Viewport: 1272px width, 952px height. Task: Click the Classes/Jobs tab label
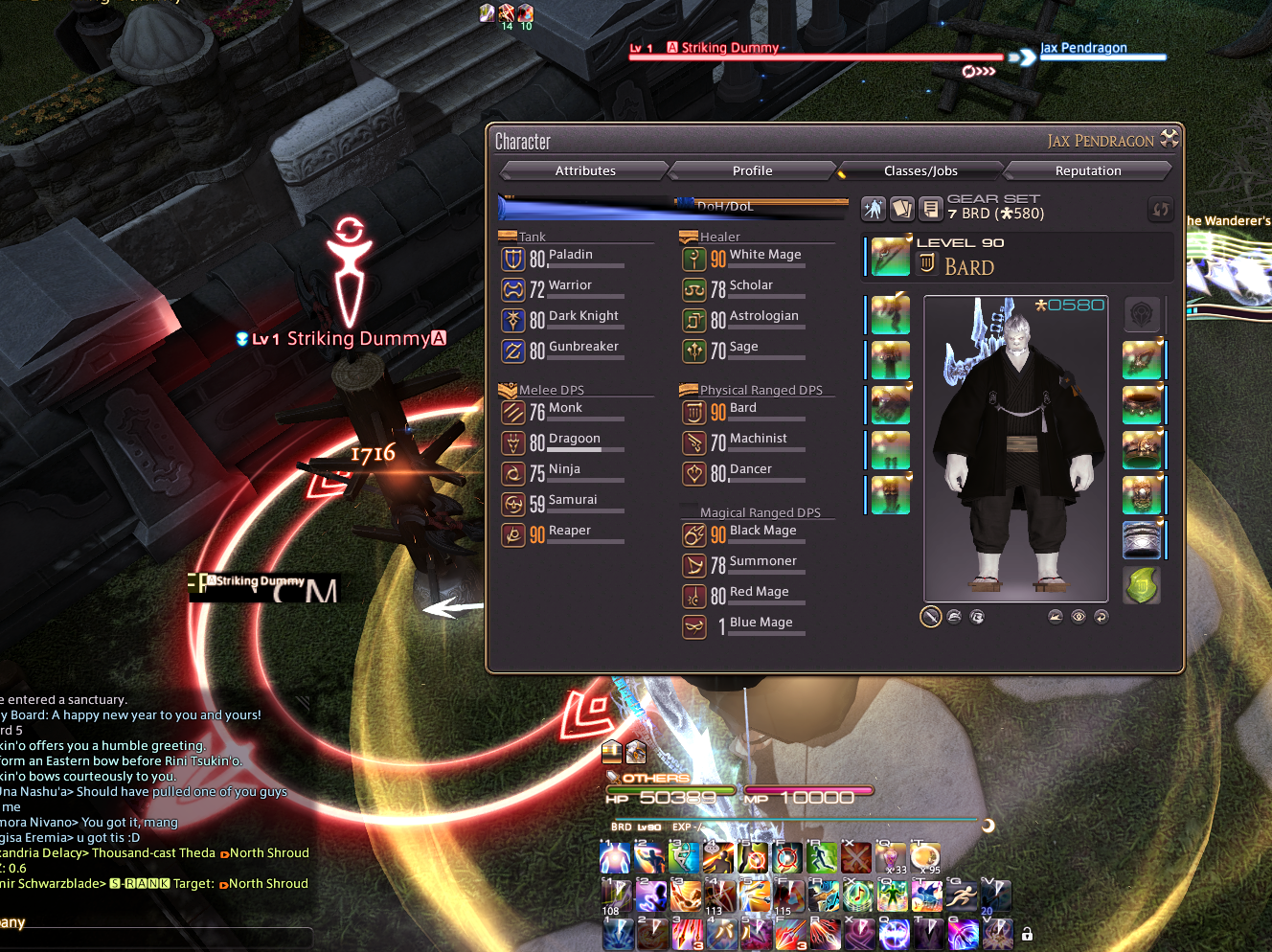tap(920, 170)
